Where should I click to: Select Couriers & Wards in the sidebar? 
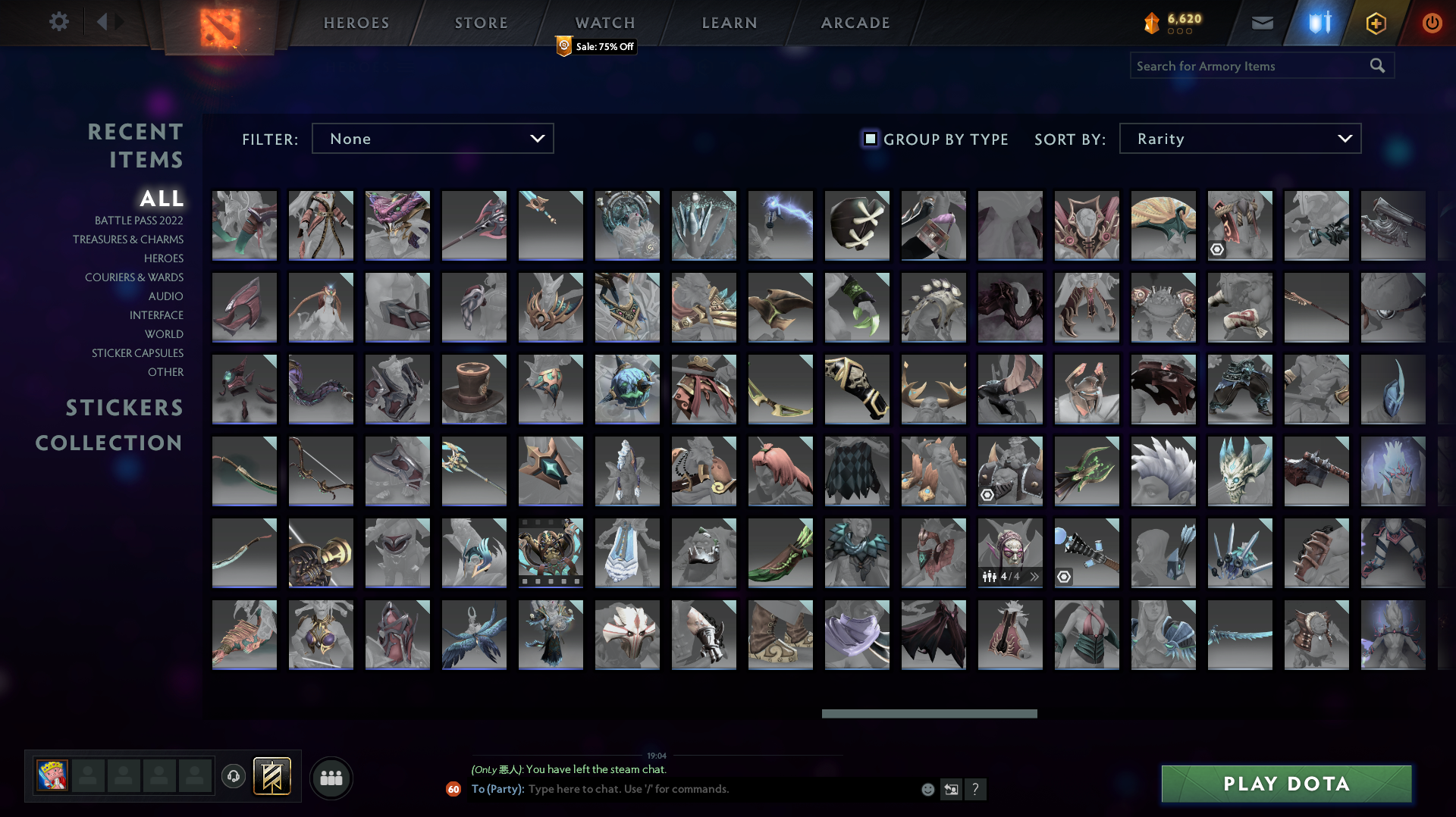pyautogui.click(x=134, y=277)
